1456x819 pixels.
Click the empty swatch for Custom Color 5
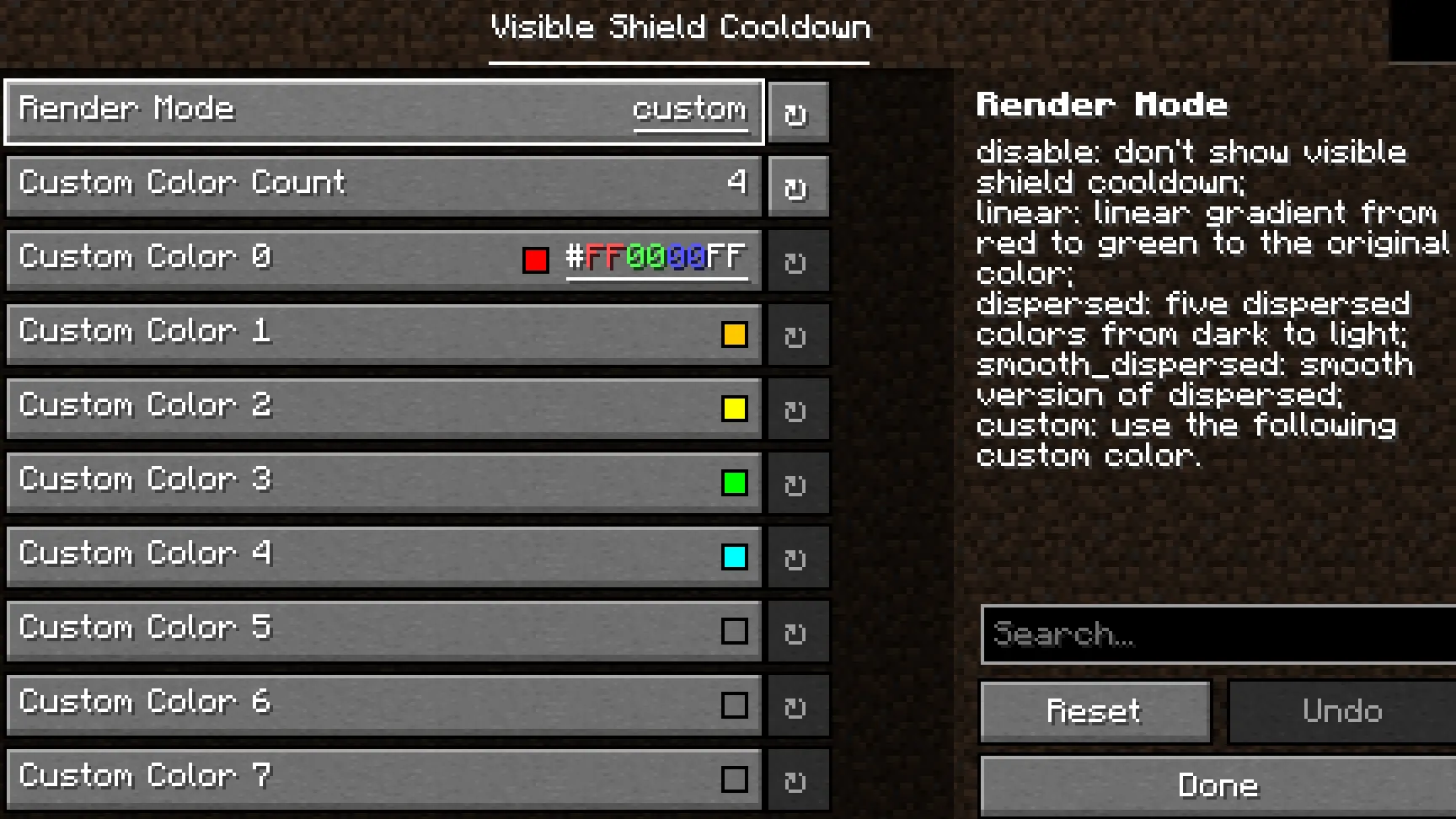tap(735, 631)
